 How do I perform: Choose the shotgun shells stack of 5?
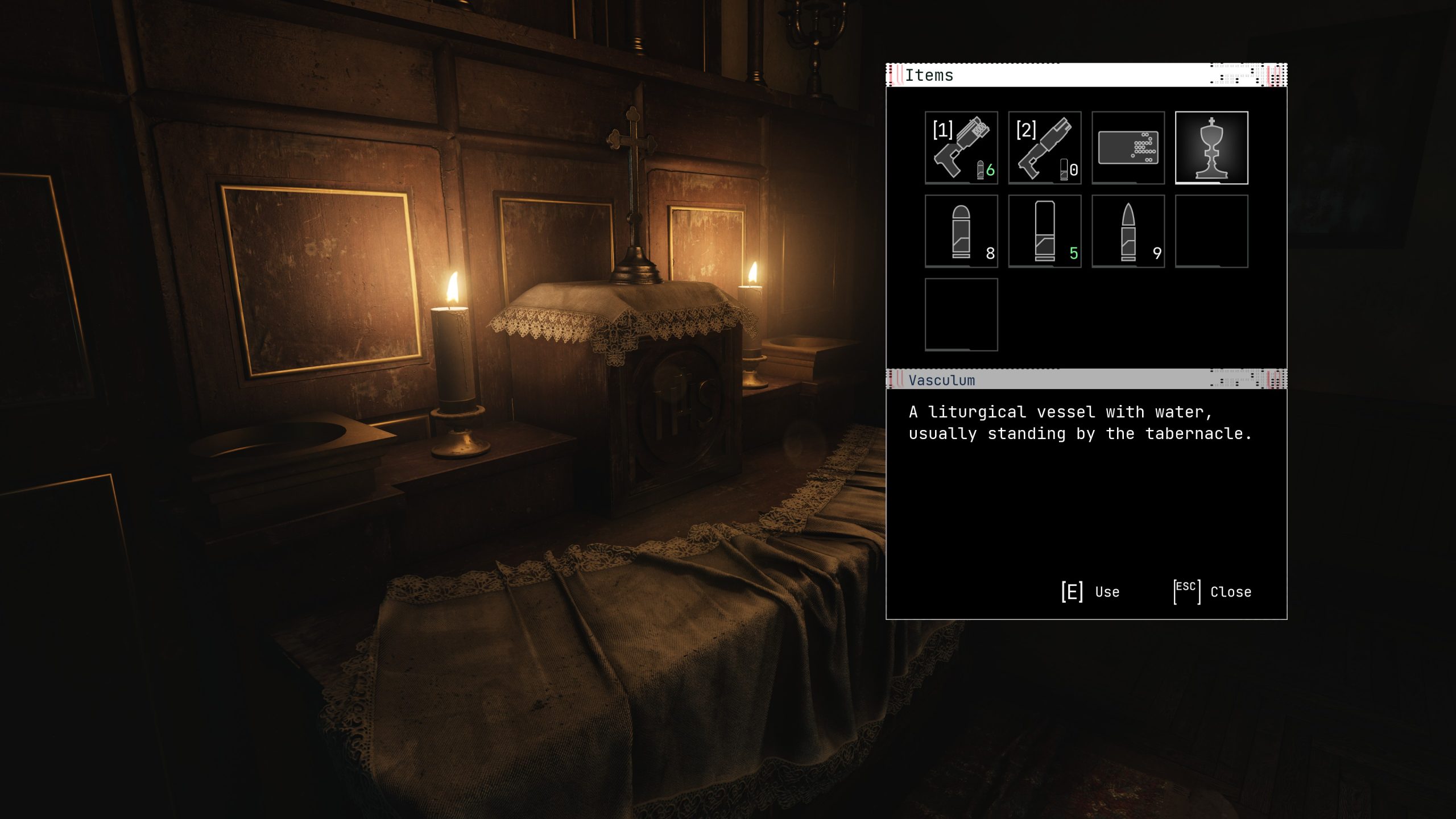(1044, 231)
